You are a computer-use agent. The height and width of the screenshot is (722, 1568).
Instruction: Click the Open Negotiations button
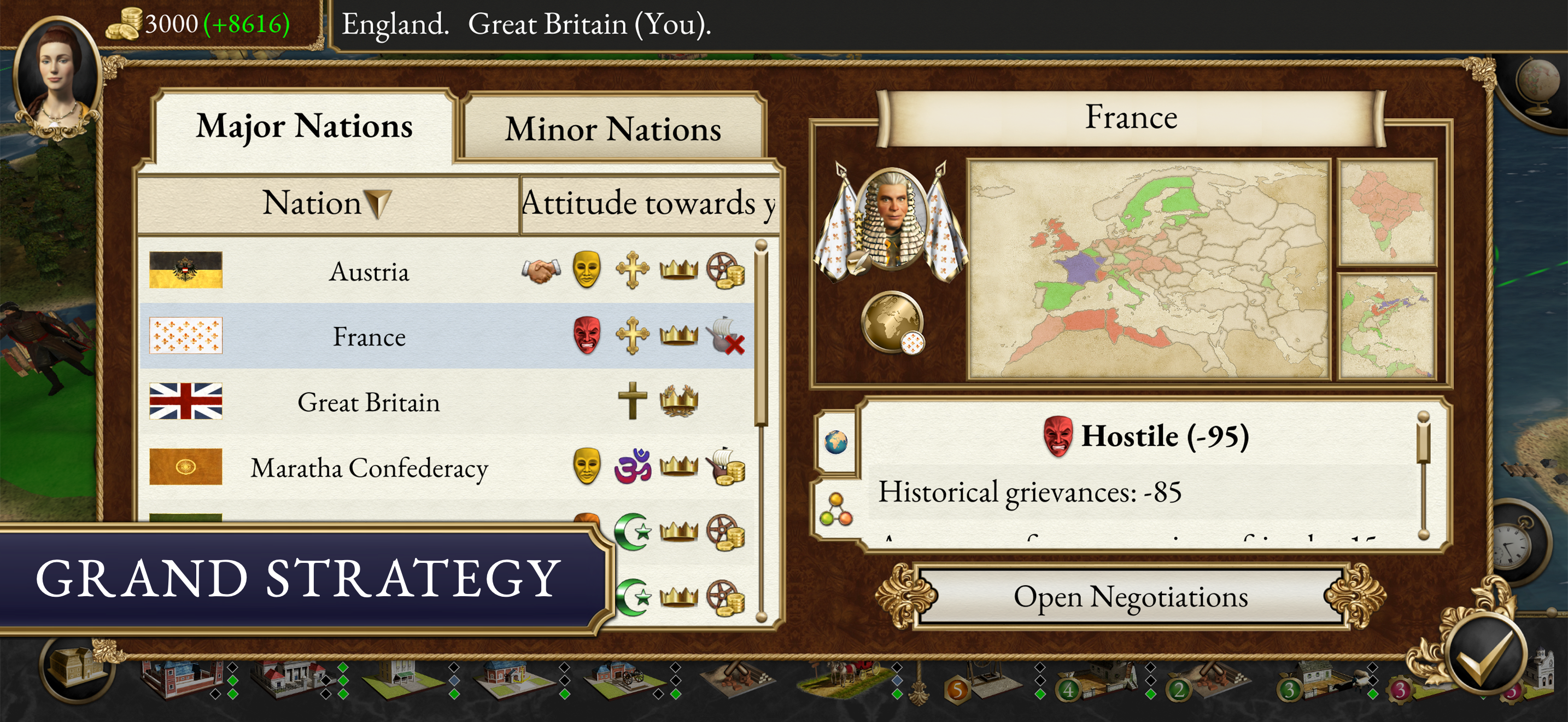point(1136,597)
